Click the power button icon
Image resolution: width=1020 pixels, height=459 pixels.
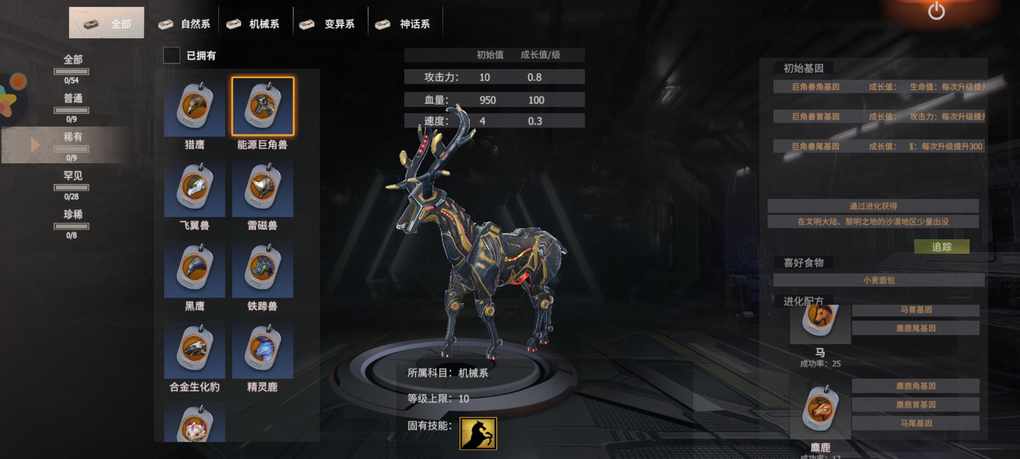click(x=936, y=12)
